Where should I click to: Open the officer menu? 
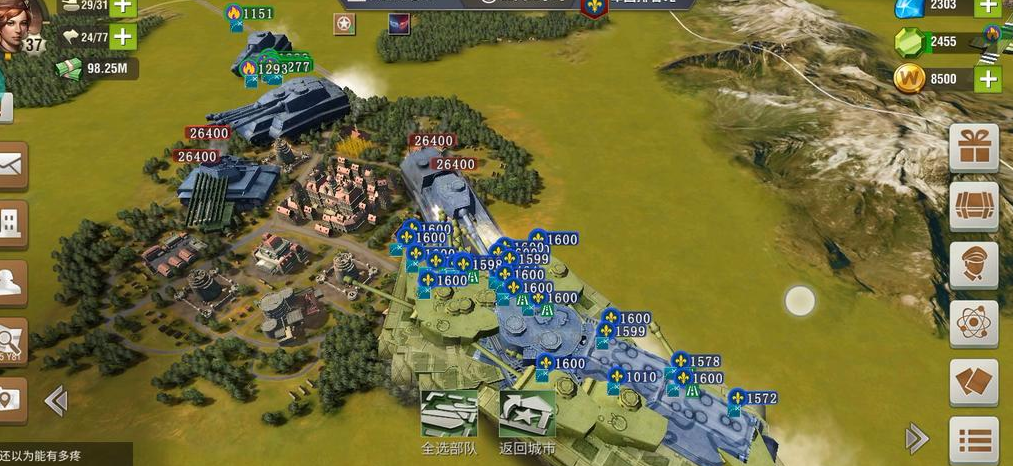pyautogui.click(x=973, y=265)
